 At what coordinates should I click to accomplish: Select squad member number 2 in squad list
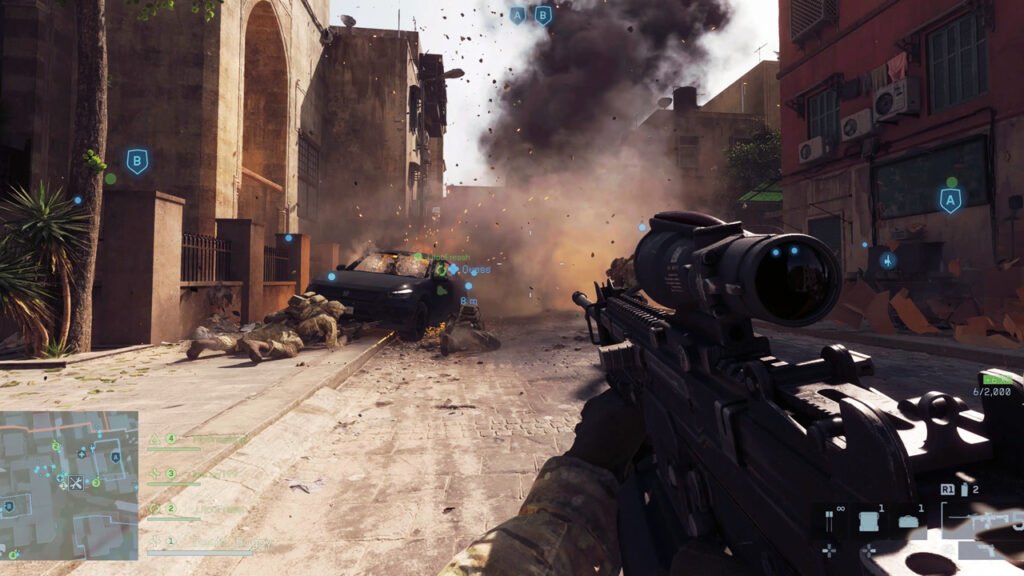[x=171, y=509]
